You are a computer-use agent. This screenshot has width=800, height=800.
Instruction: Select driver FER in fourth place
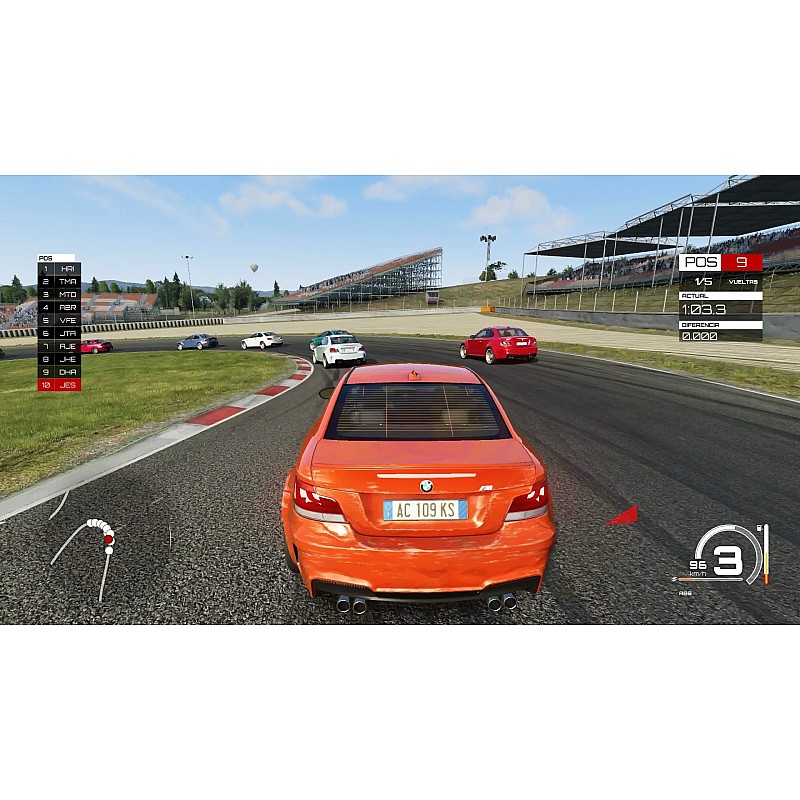[x=60, y=308]
